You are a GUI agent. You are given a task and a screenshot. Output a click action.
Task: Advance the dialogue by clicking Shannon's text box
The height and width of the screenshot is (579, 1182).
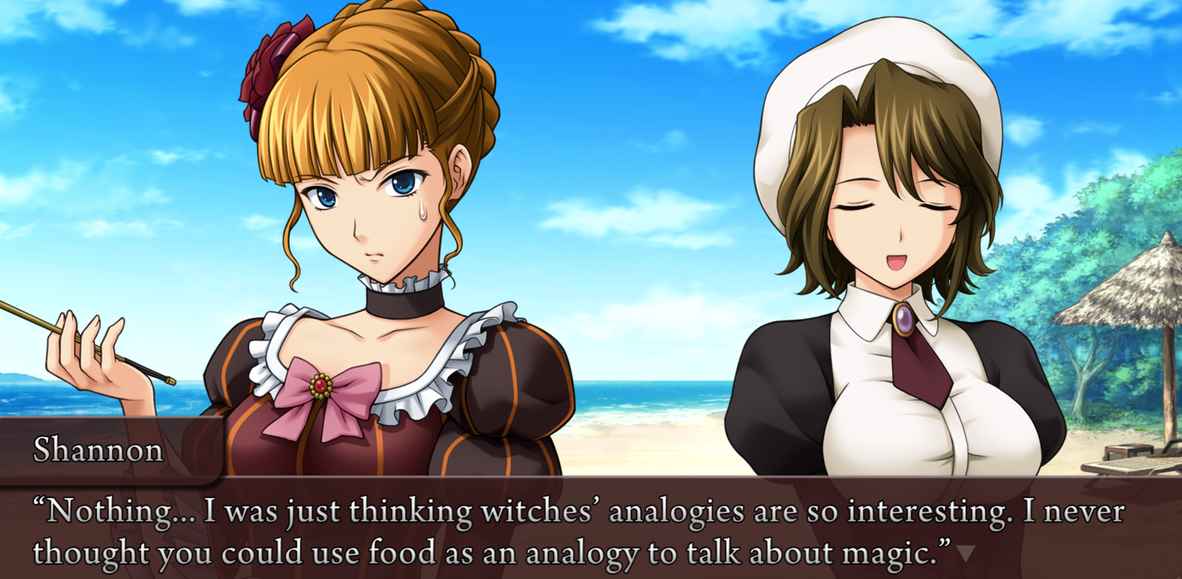590,530
